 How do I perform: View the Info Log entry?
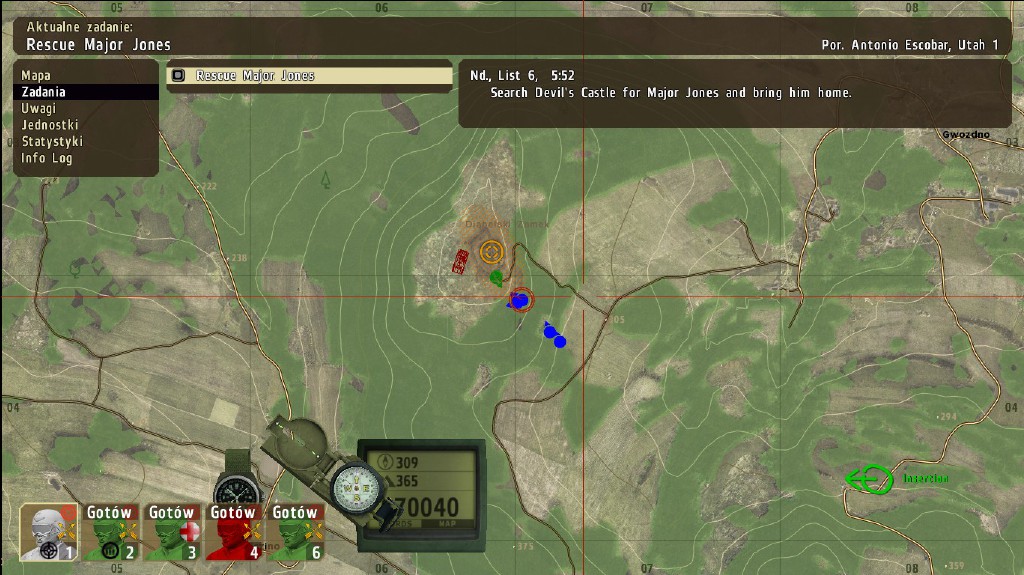point(47,158)
